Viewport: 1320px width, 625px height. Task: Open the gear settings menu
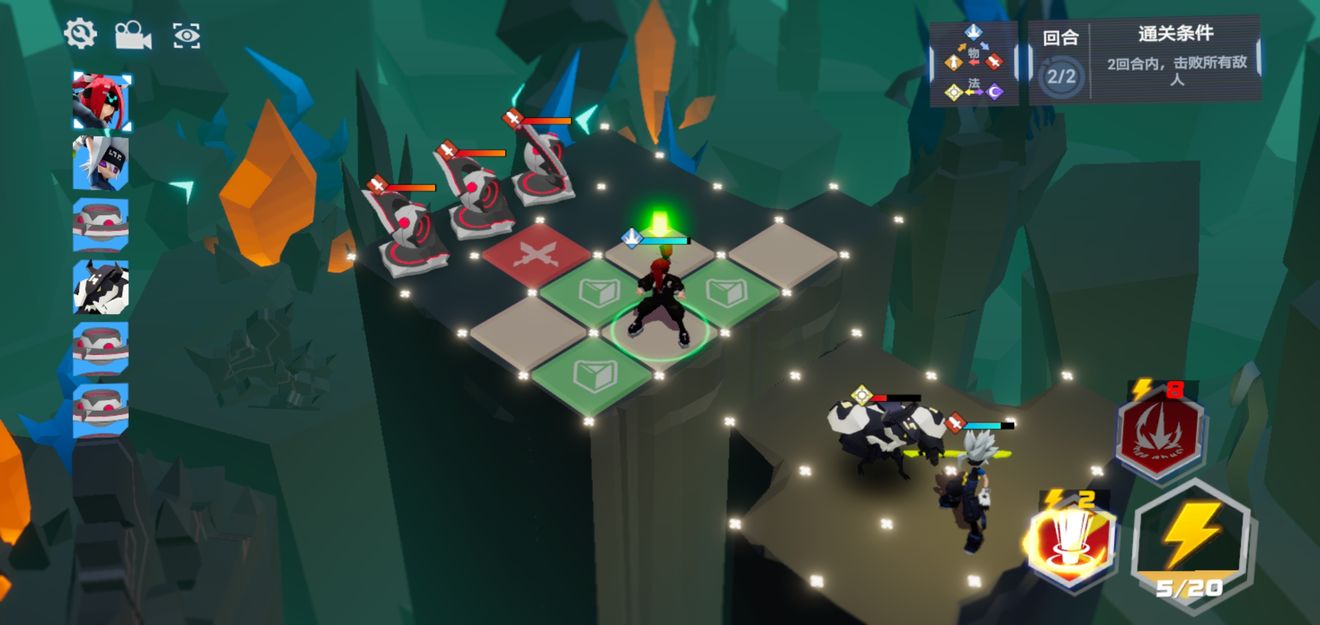click(x=80, y=35)
